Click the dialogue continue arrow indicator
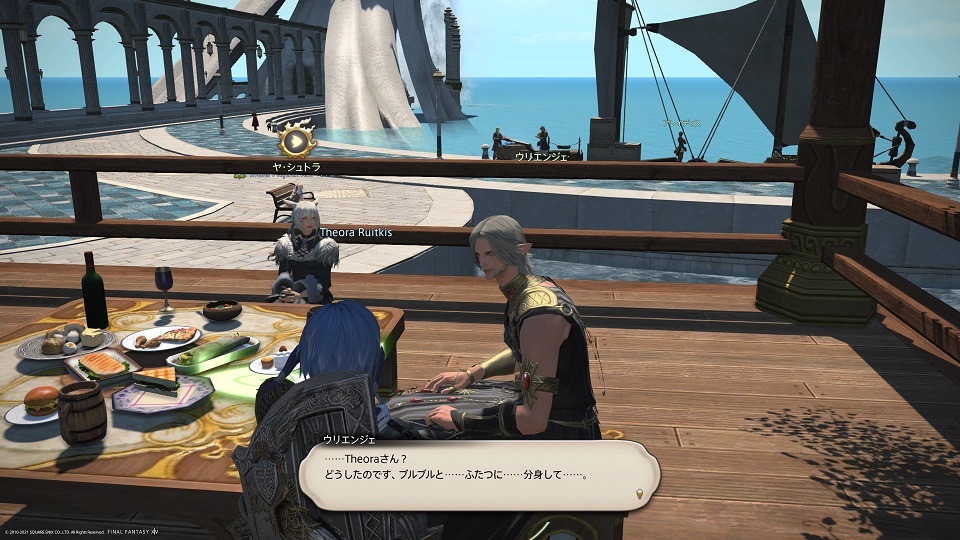Viewport: 960px width, 540px height. tap(640, 493)
